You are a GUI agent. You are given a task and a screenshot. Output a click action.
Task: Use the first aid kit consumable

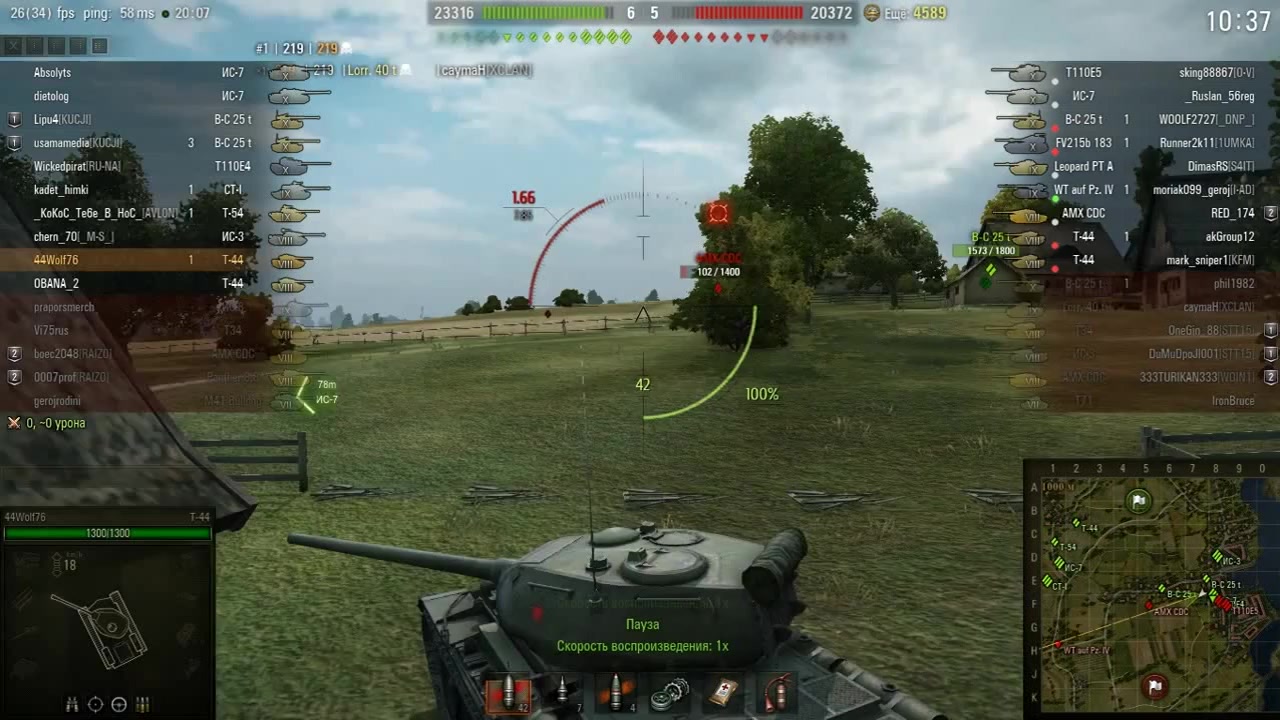[724, 693]
